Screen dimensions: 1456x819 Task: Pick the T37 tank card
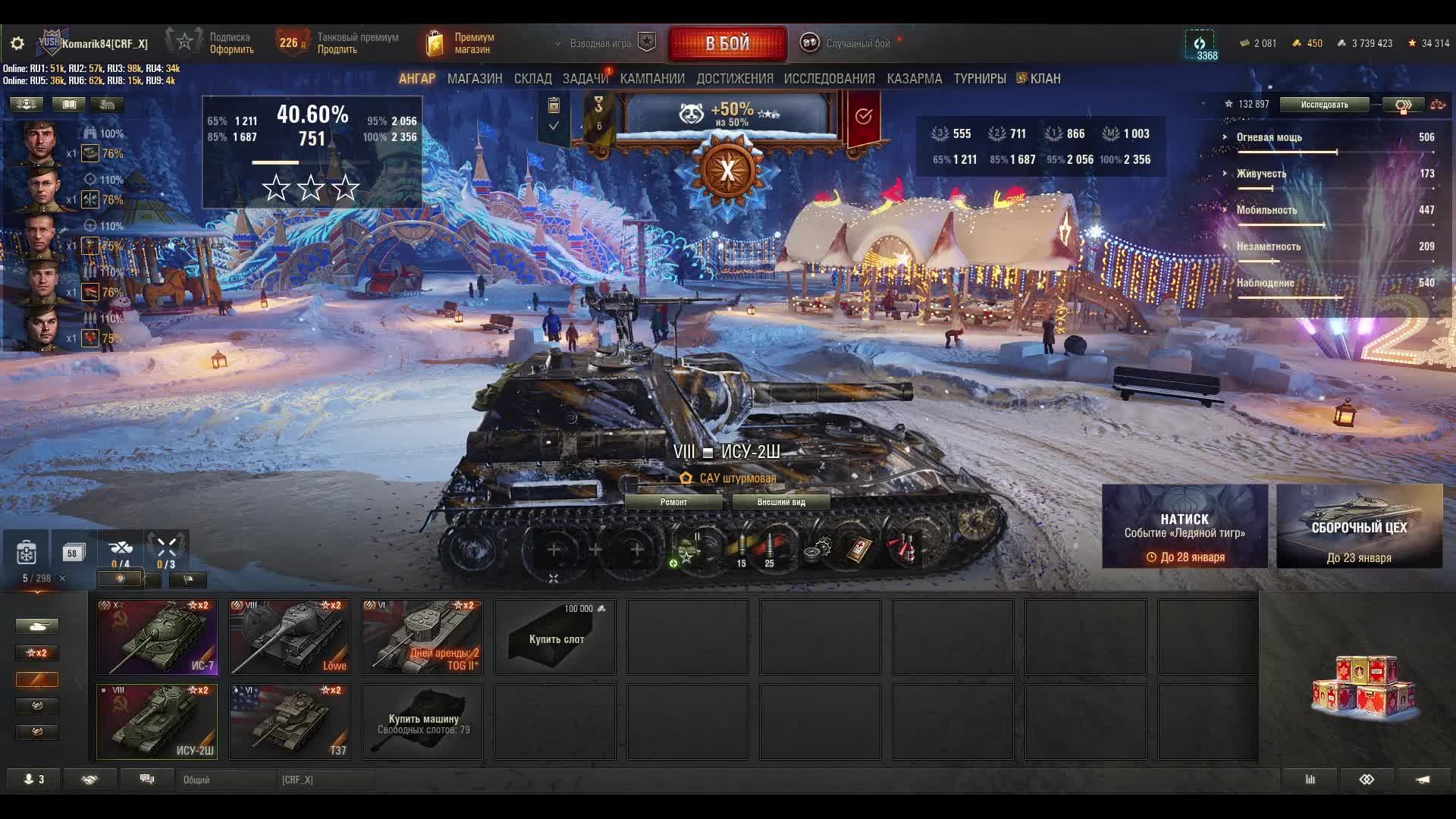pyautogui.click(x=290, y=722)
